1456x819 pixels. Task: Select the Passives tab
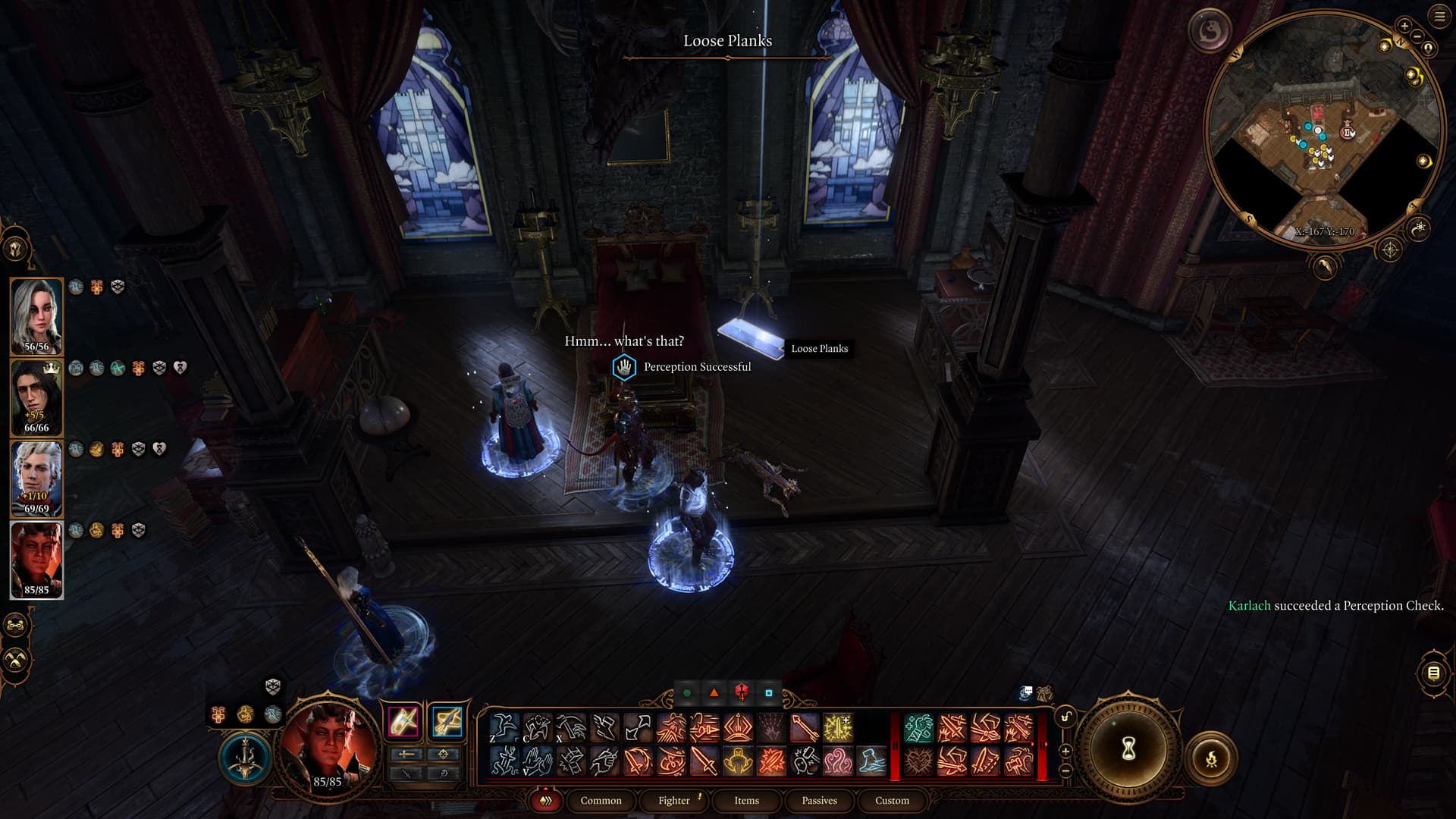[x=819, y=800]
